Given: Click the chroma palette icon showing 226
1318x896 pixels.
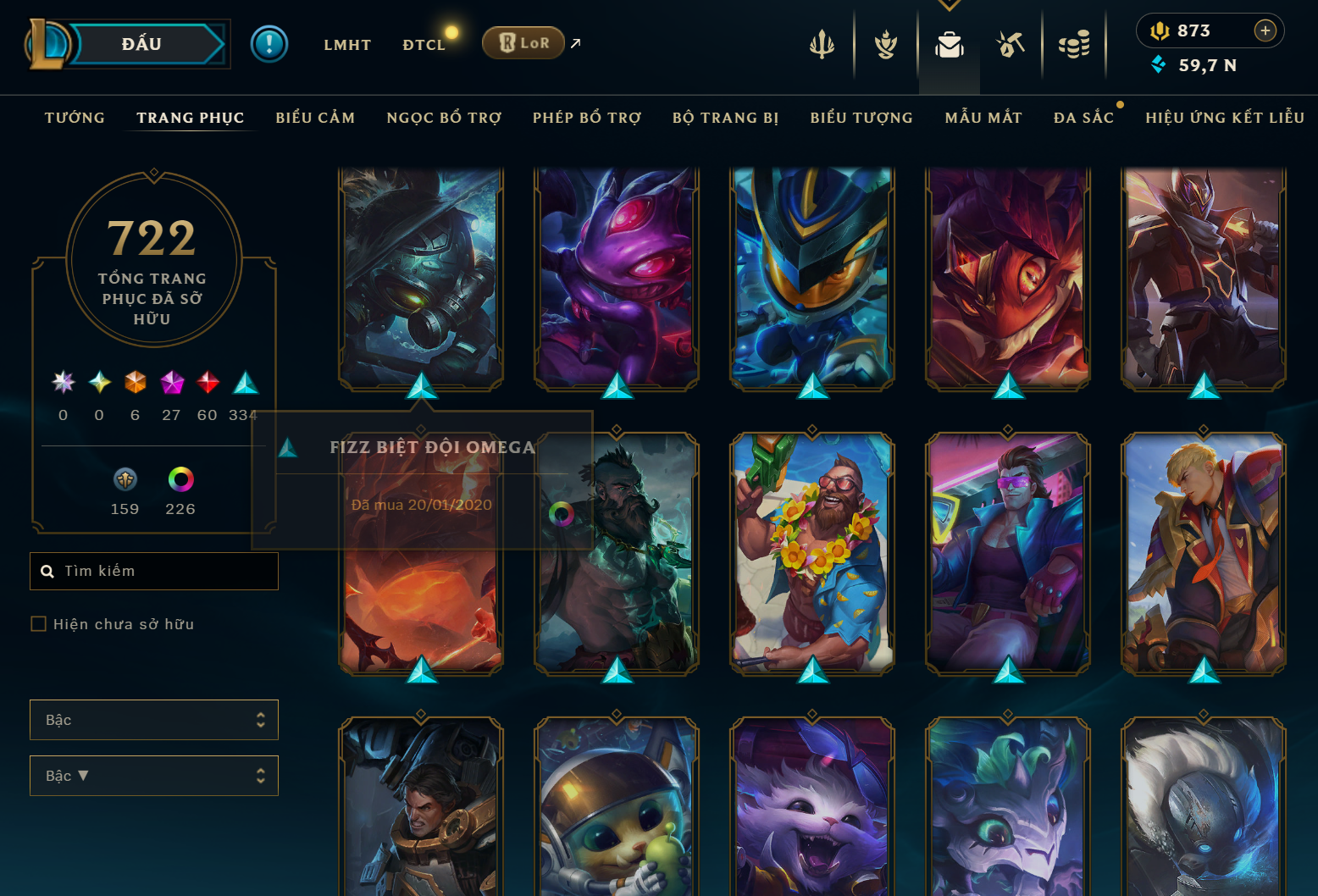Looking at the screenshot, I should (180, 478).
